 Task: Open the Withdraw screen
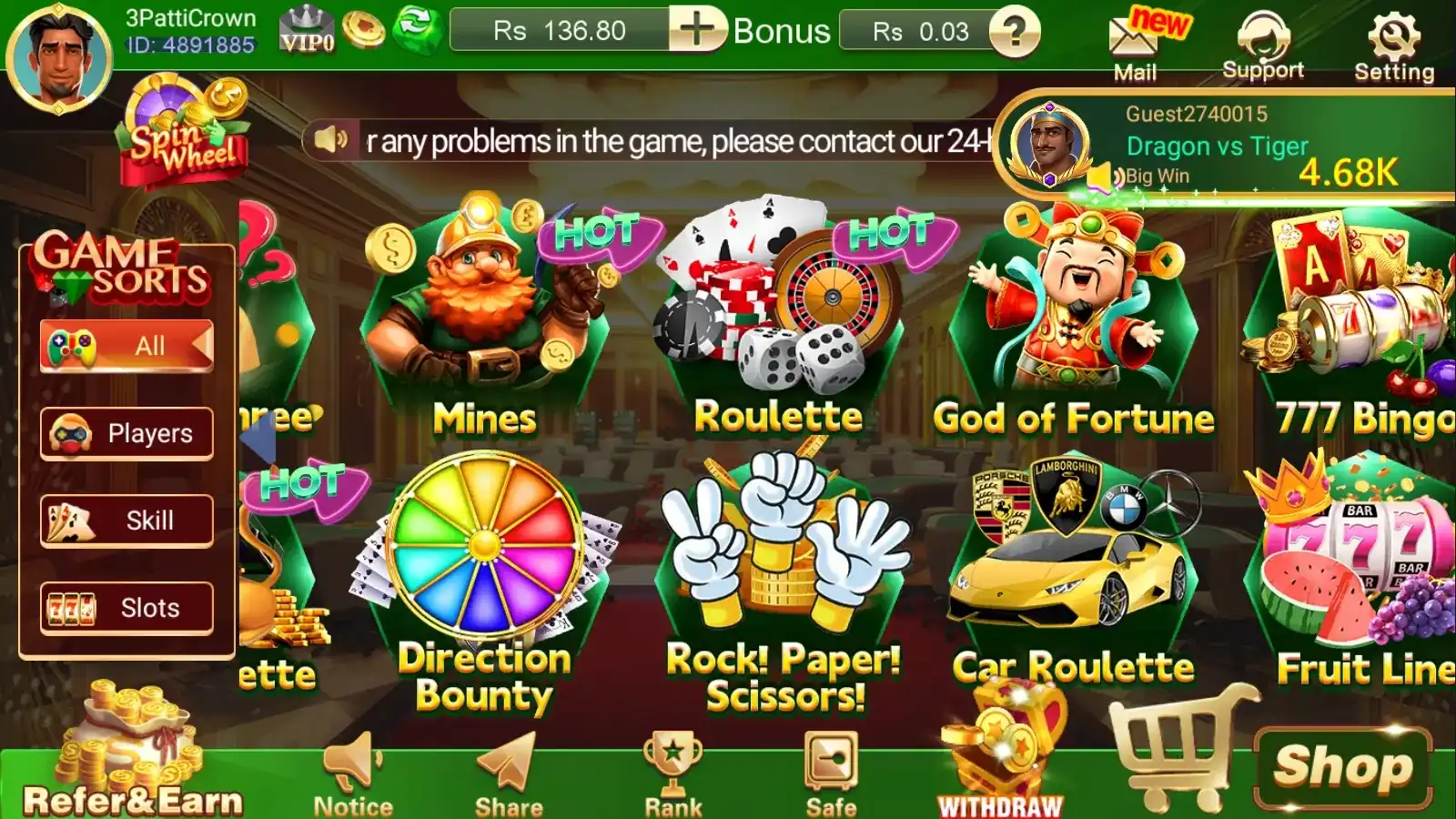(x=1000, y=764)
